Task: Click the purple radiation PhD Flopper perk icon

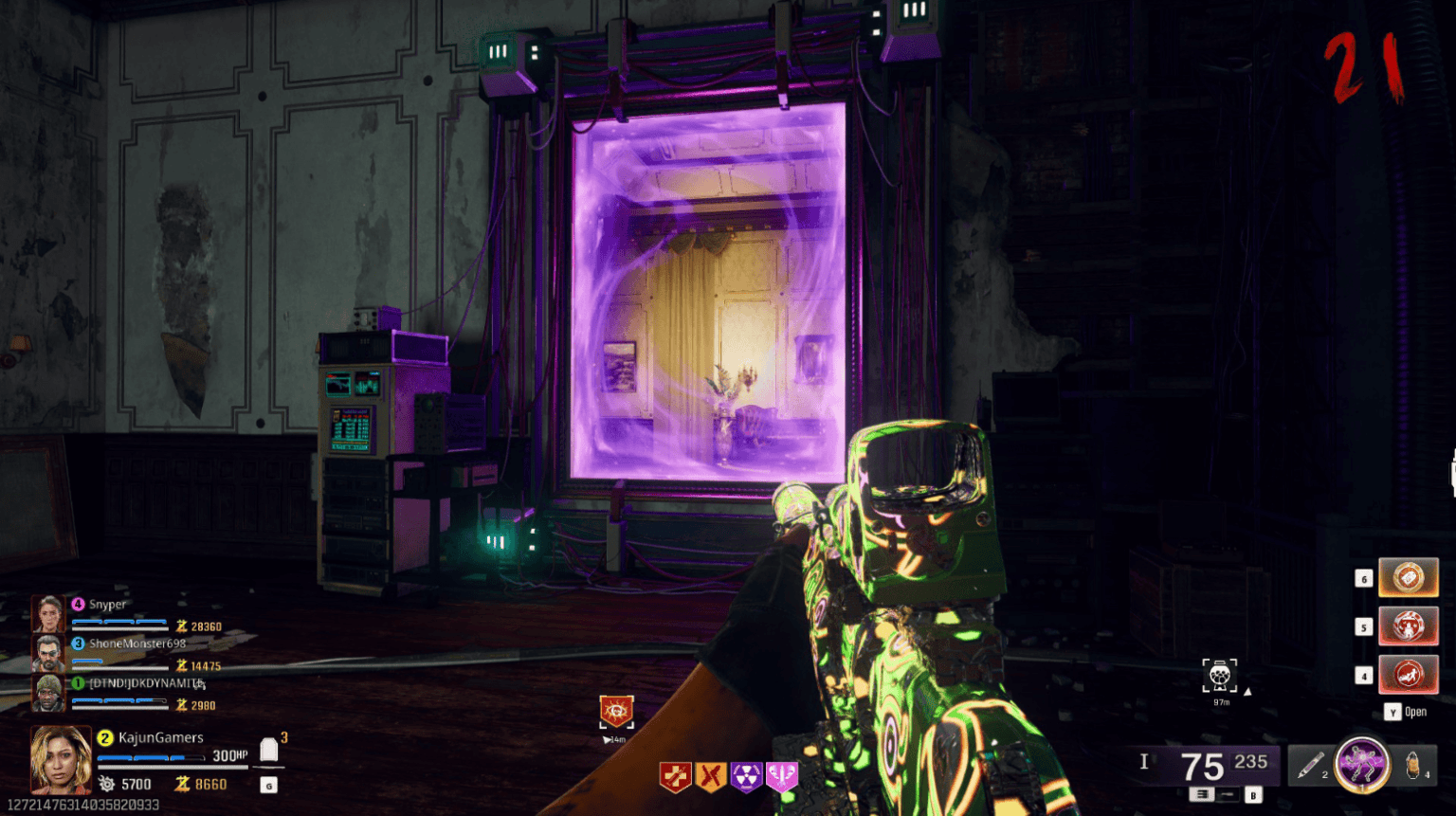Action: 746,776
